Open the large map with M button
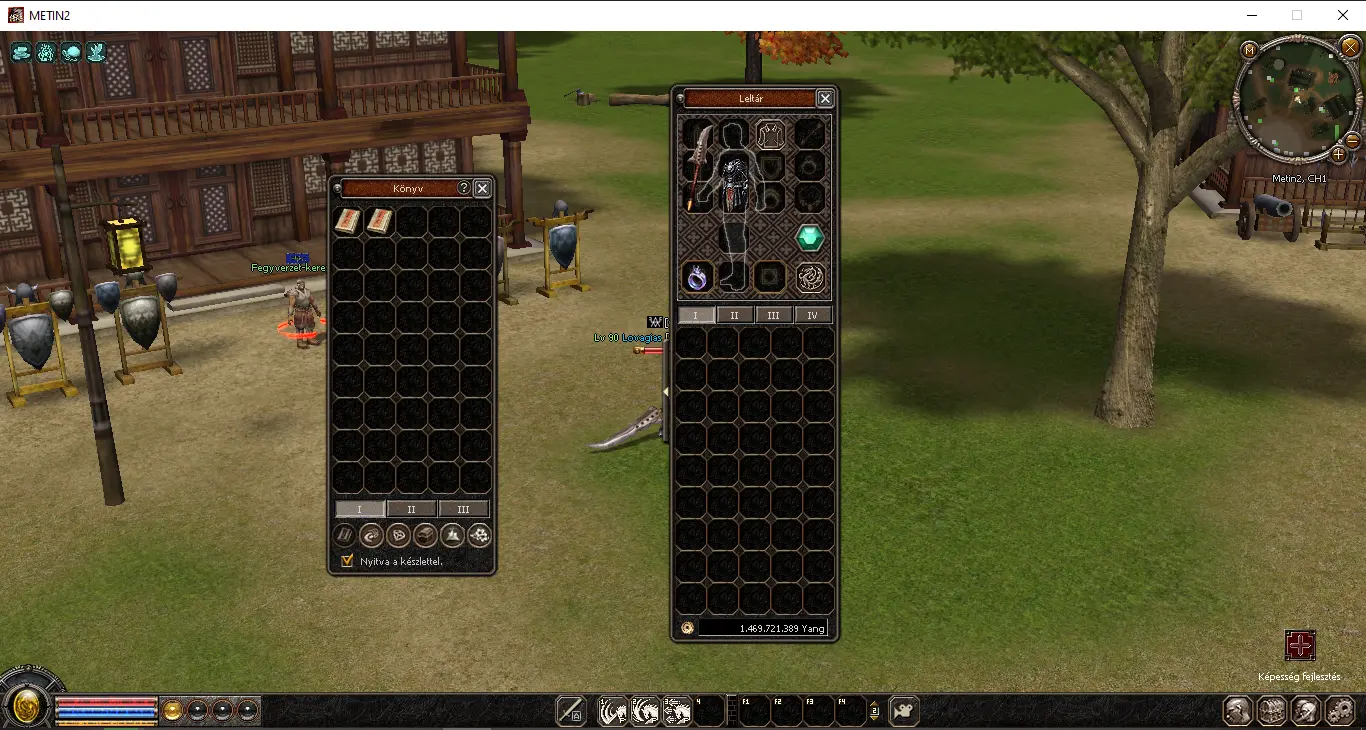 coord(1249,49)
